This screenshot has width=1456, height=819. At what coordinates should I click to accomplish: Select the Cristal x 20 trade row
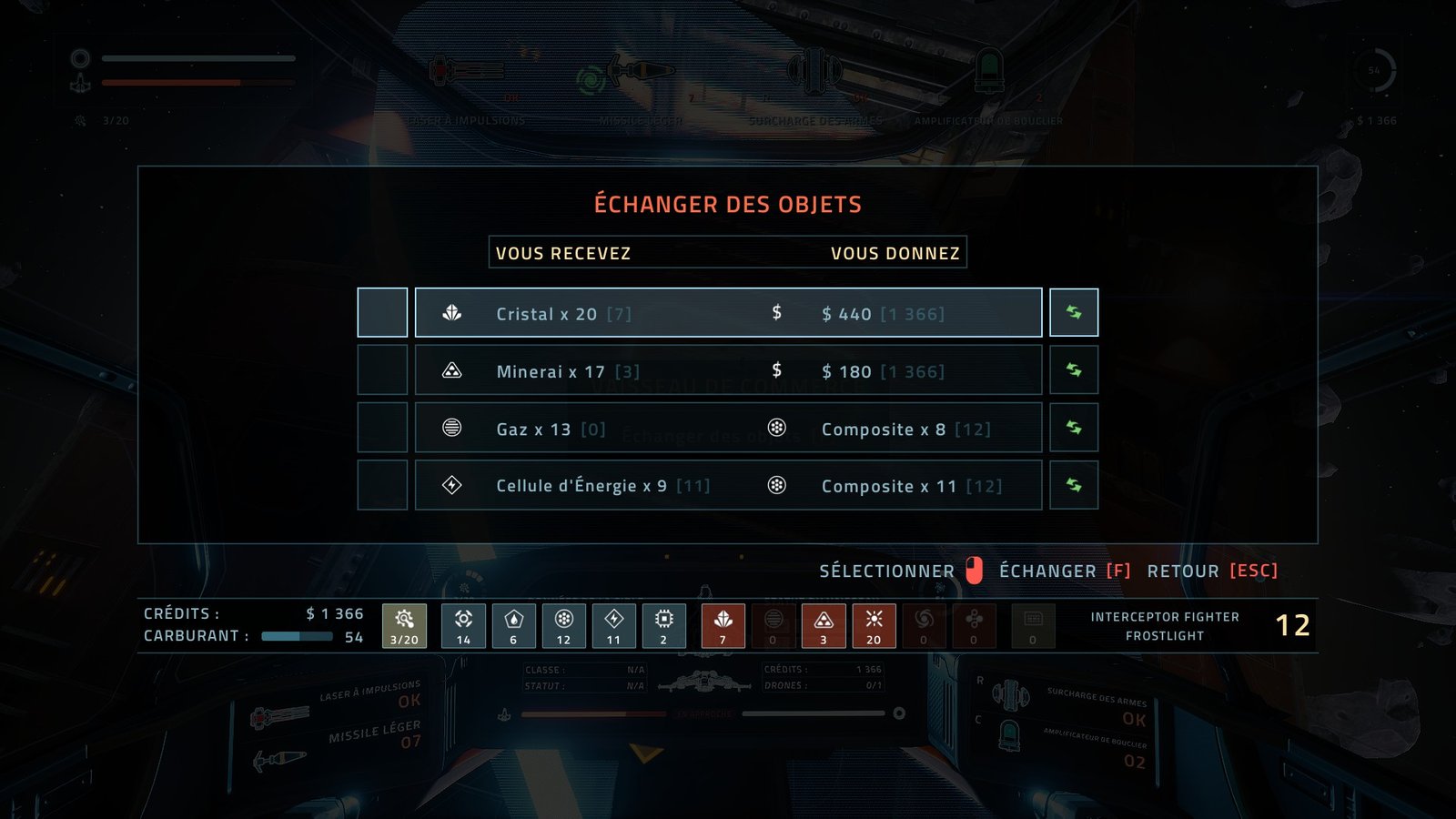point(728,313)
